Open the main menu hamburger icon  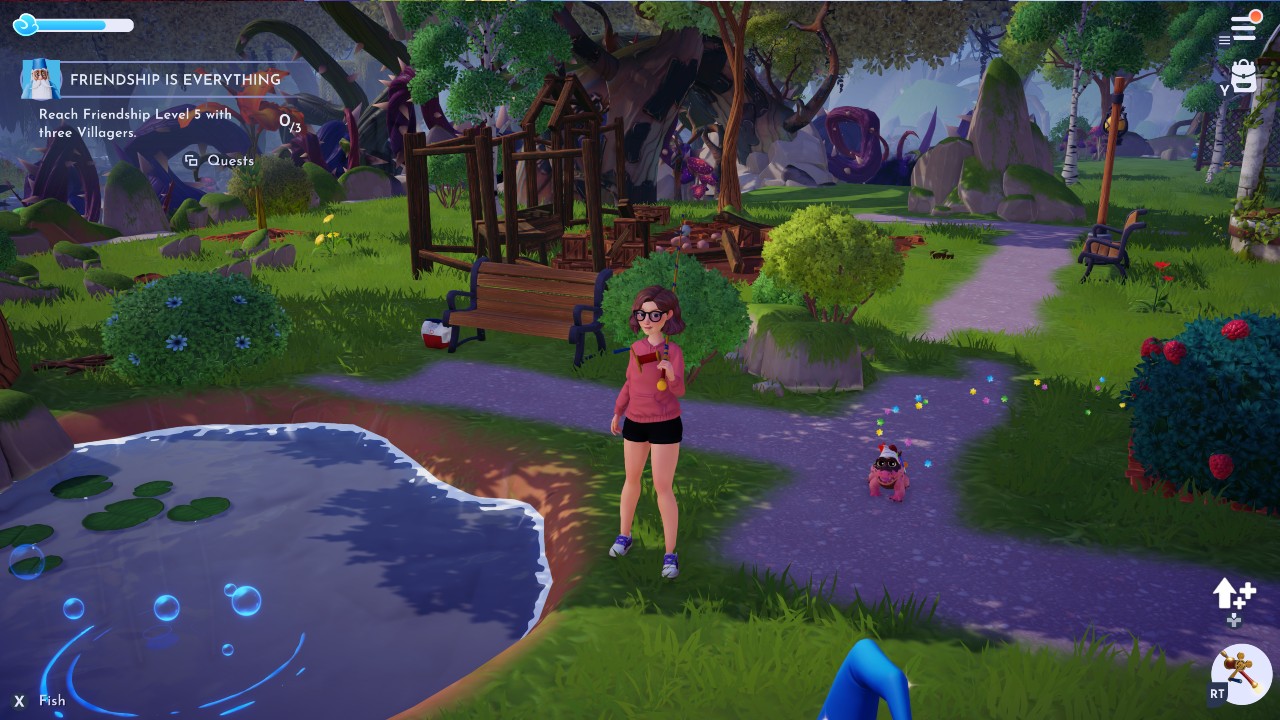(x=1243, y=25)
